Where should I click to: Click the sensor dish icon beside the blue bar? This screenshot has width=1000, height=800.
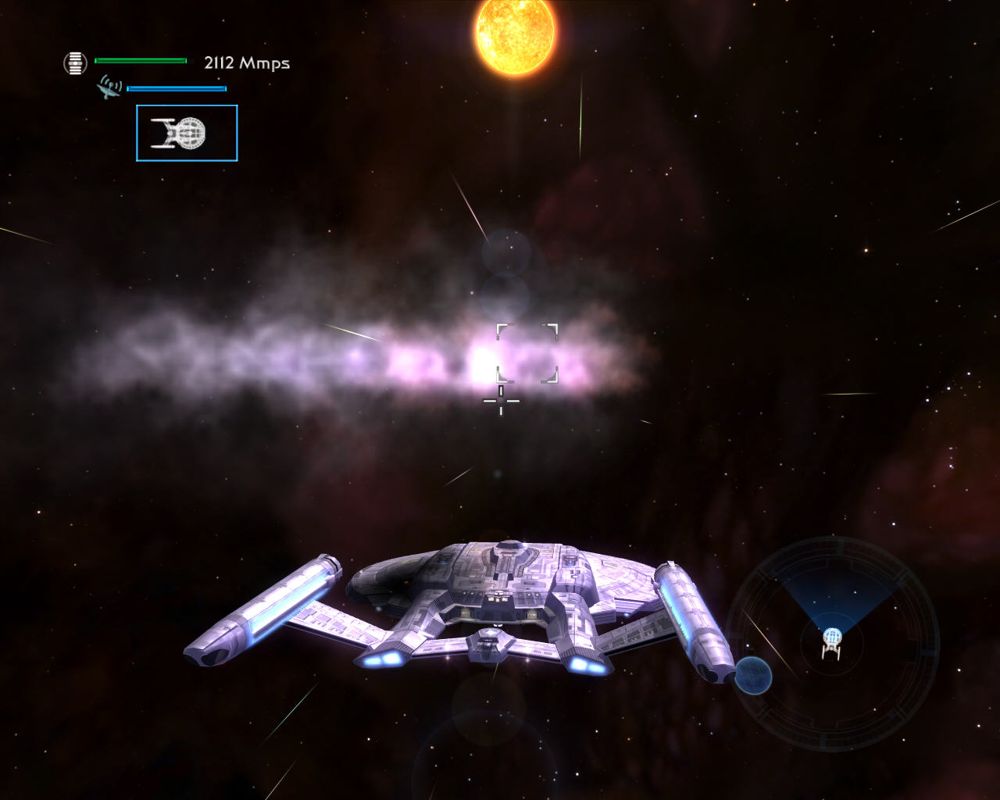pos(108,88)
